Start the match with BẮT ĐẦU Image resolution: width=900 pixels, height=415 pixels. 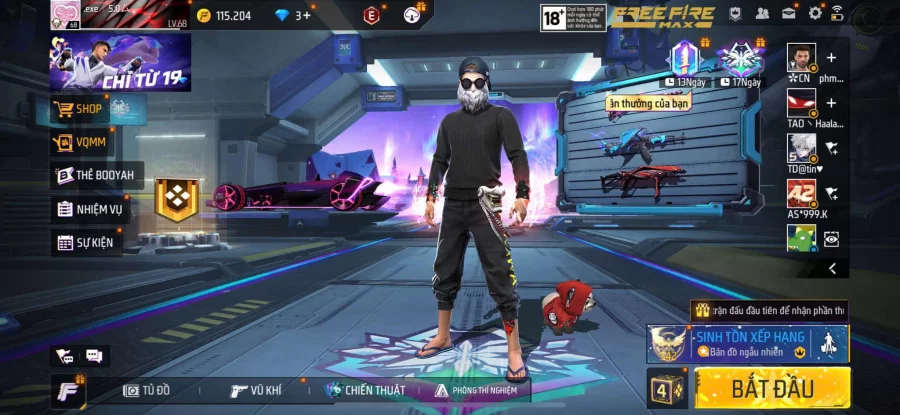tap(772, 388)
